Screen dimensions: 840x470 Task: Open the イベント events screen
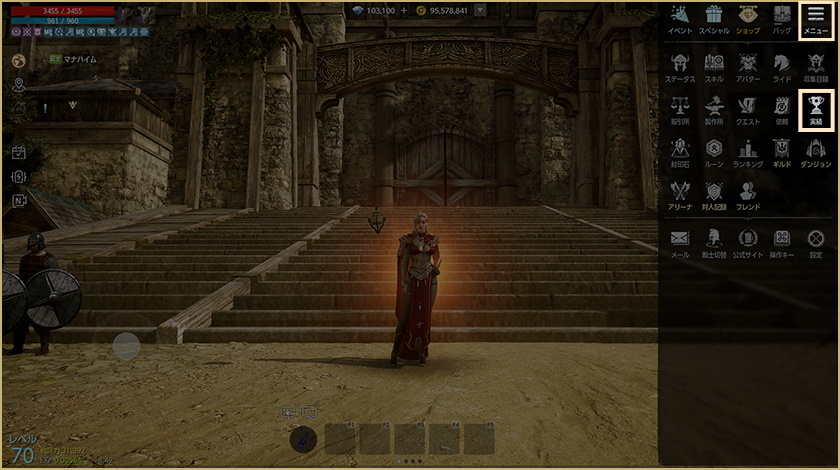tap(680, 20)
